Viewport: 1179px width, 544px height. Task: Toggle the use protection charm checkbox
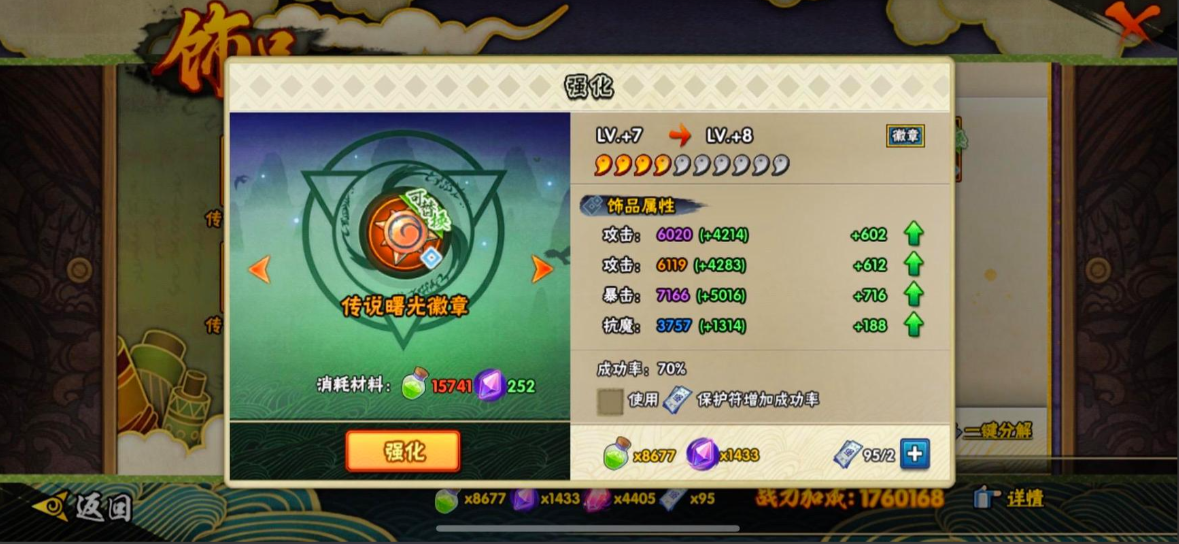(610, 400)
